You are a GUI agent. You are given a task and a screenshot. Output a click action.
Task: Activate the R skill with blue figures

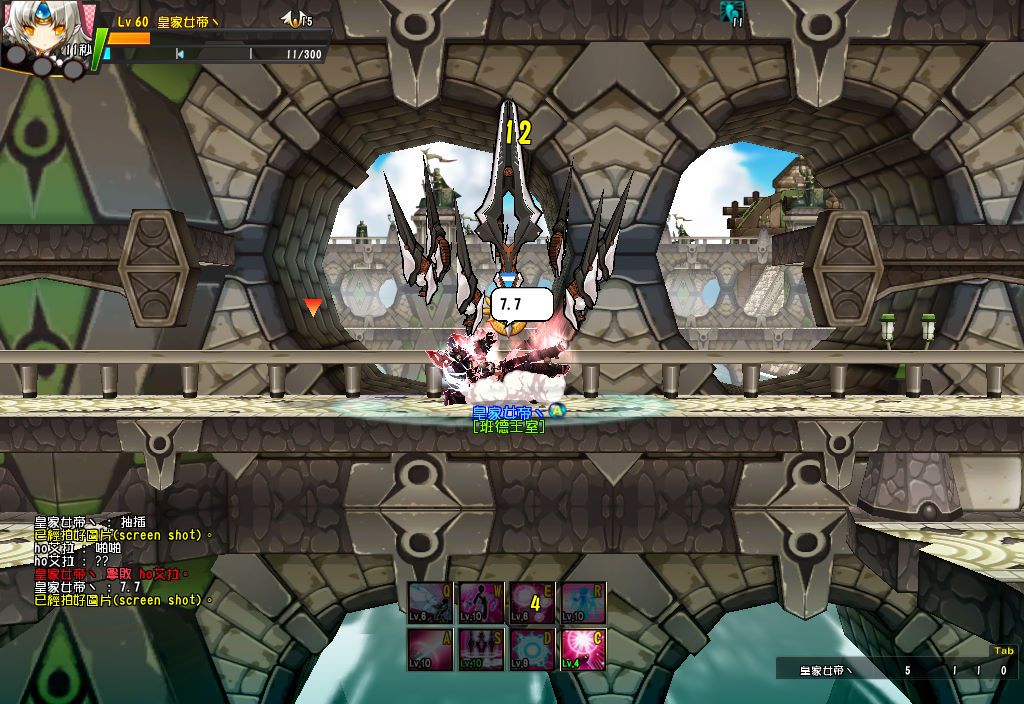[x=584, y=602]
